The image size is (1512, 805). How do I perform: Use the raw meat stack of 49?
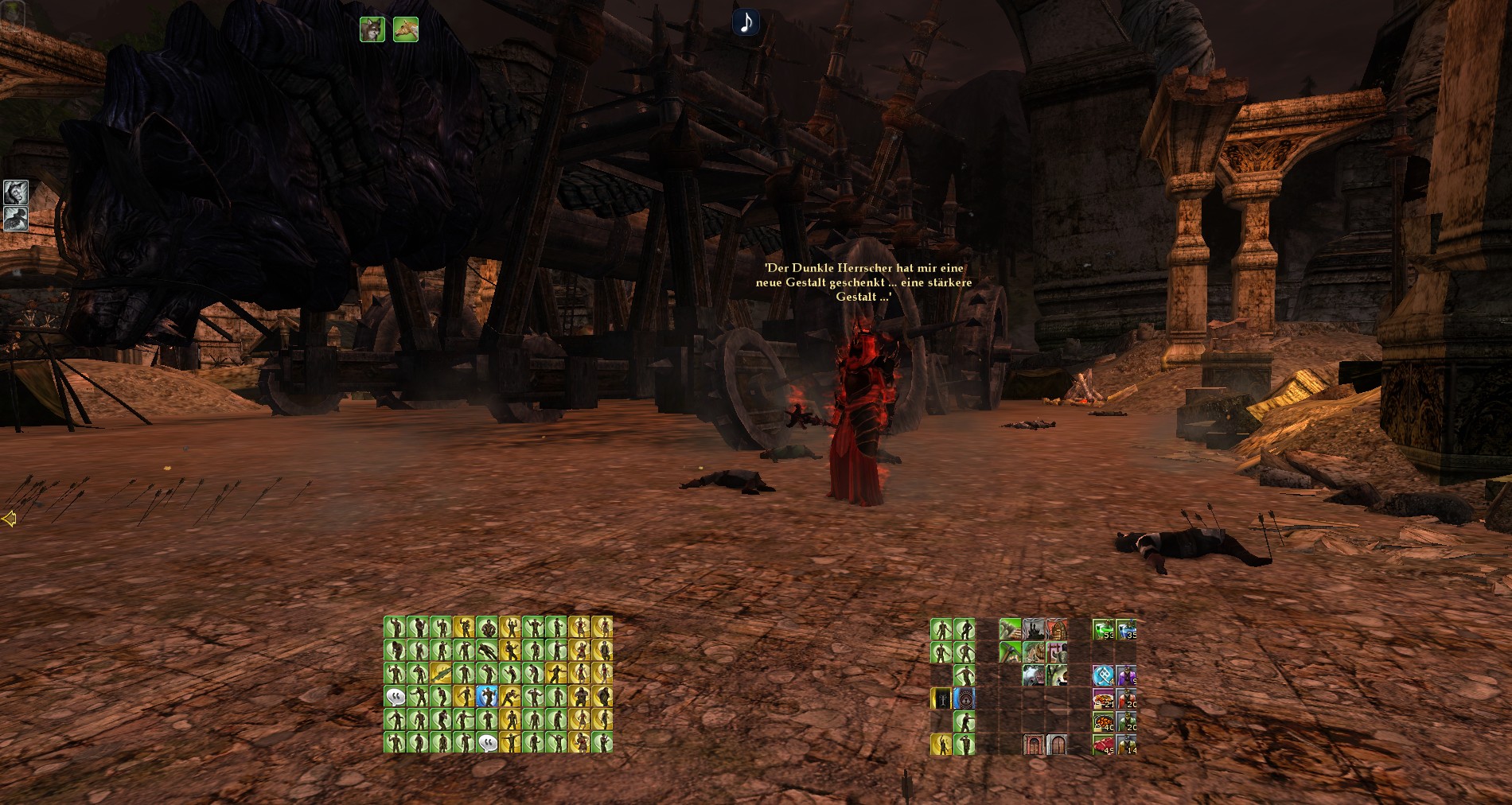1103,745
